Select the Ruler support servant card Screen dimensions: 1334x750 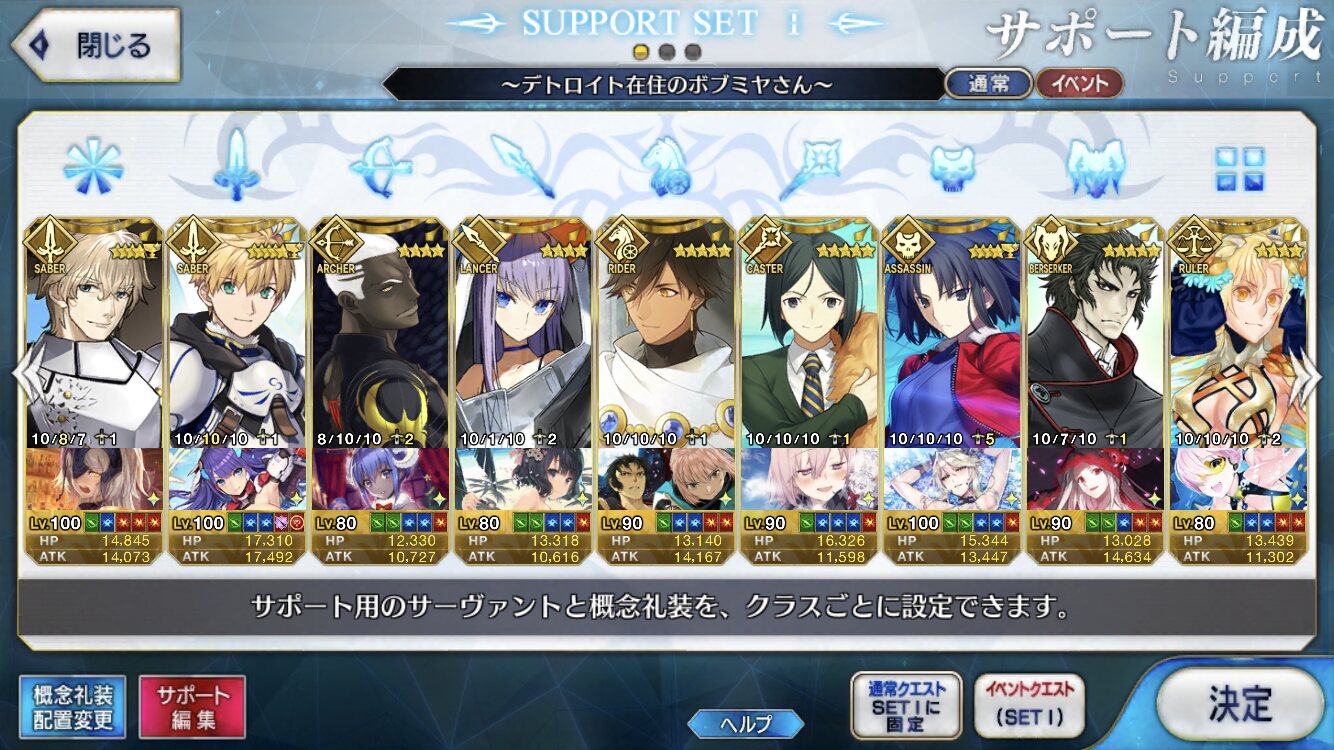click(1237, 390)
